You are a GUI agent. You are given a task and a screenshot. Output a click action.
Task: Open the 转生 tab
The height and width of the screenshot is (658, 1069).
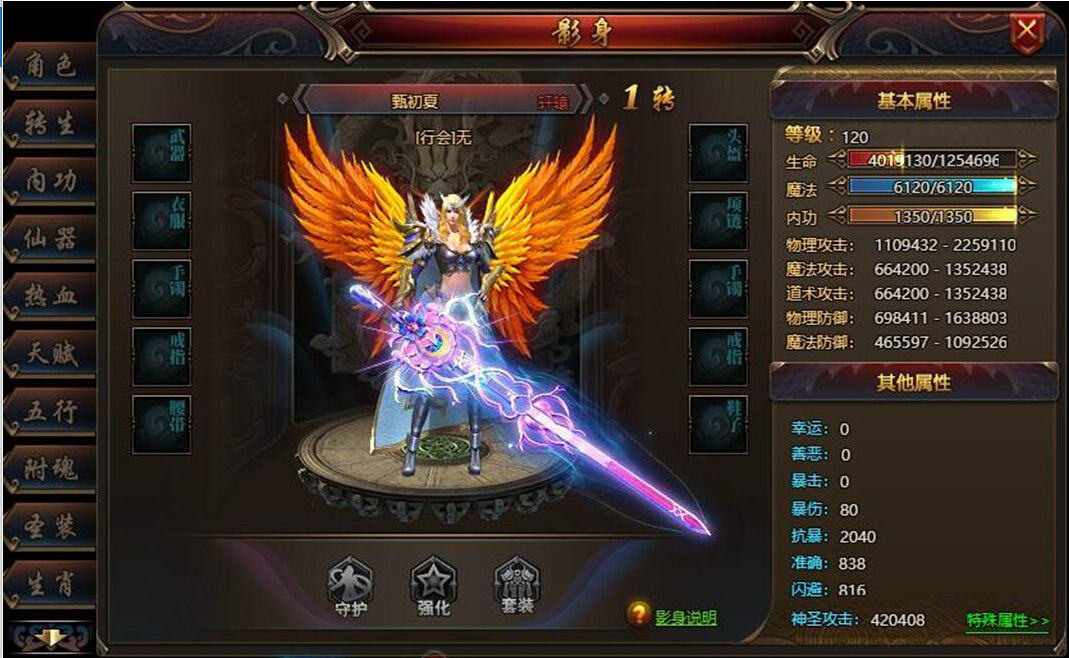click(x=50, y=125)
